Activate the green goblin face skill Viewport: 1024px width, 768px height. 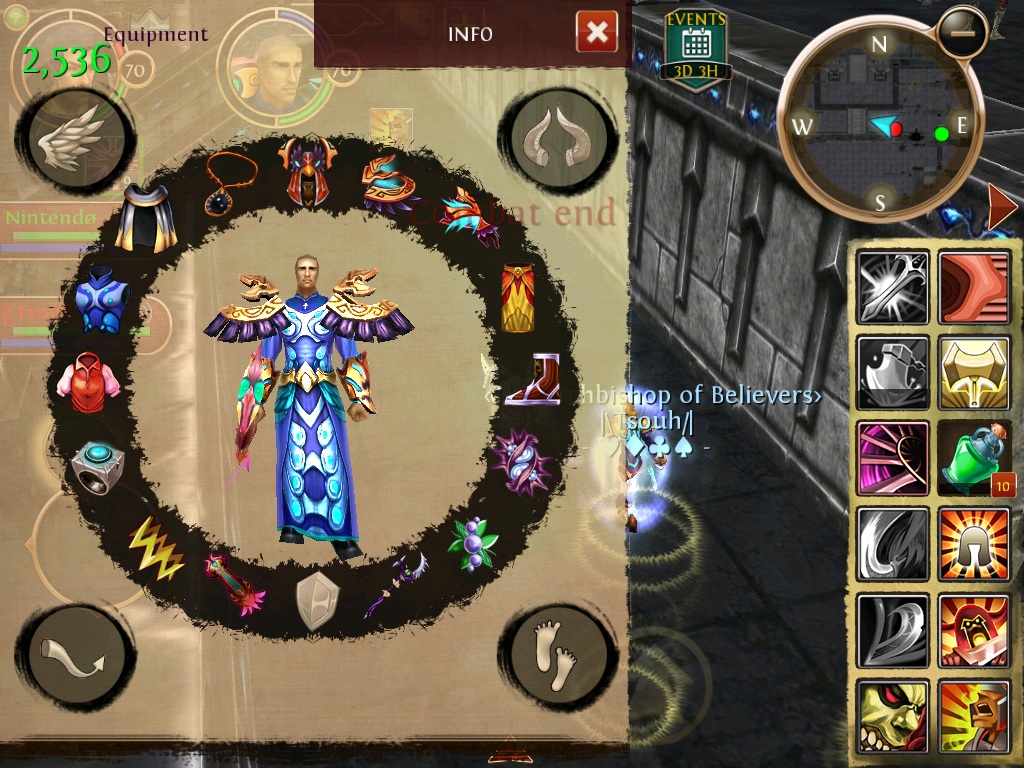click(892, 716)
